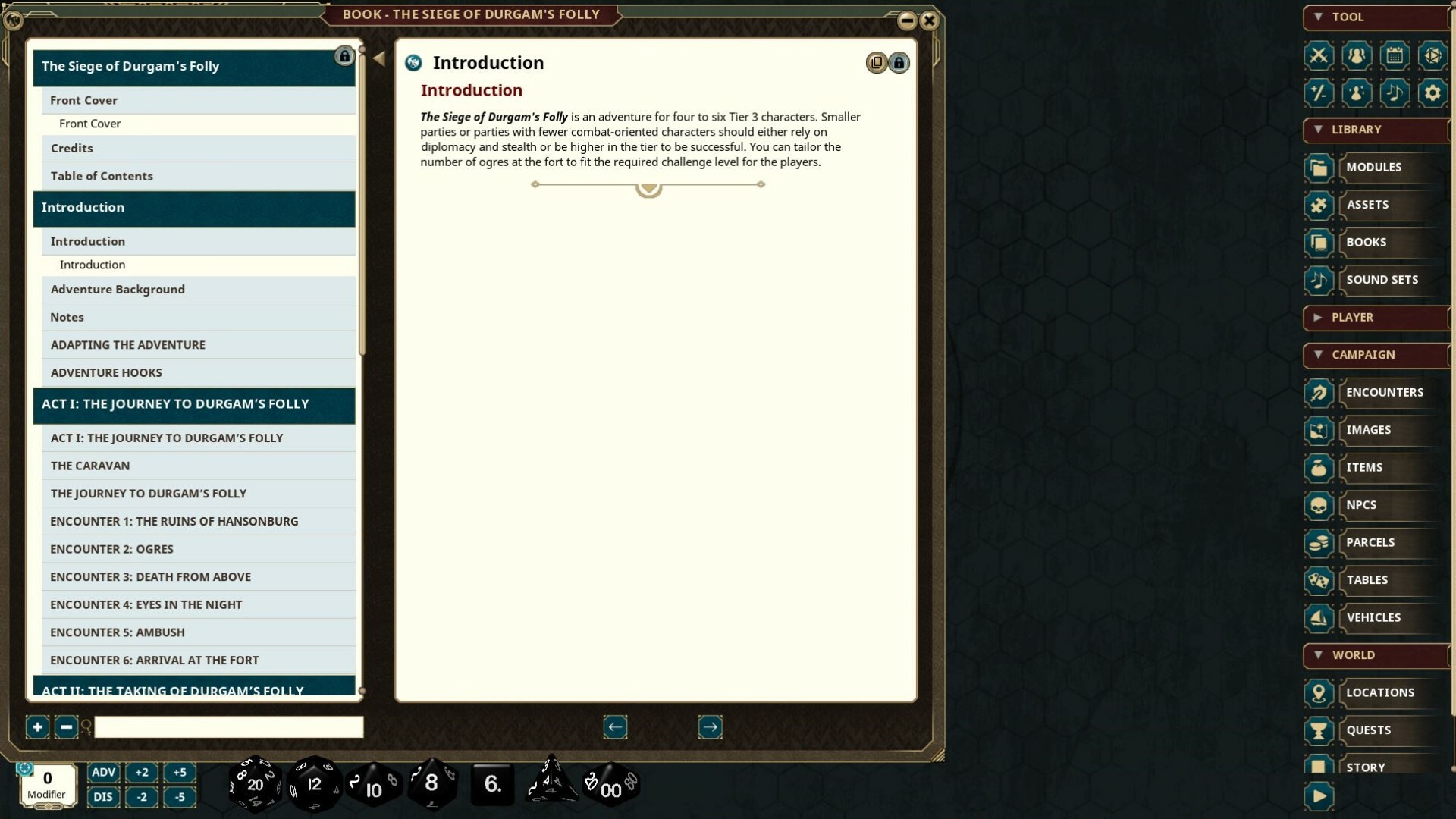The height and width of the screenshot is (819, 1456).
Task: Apply the +5 modifier button
Action: click(180, 772)
